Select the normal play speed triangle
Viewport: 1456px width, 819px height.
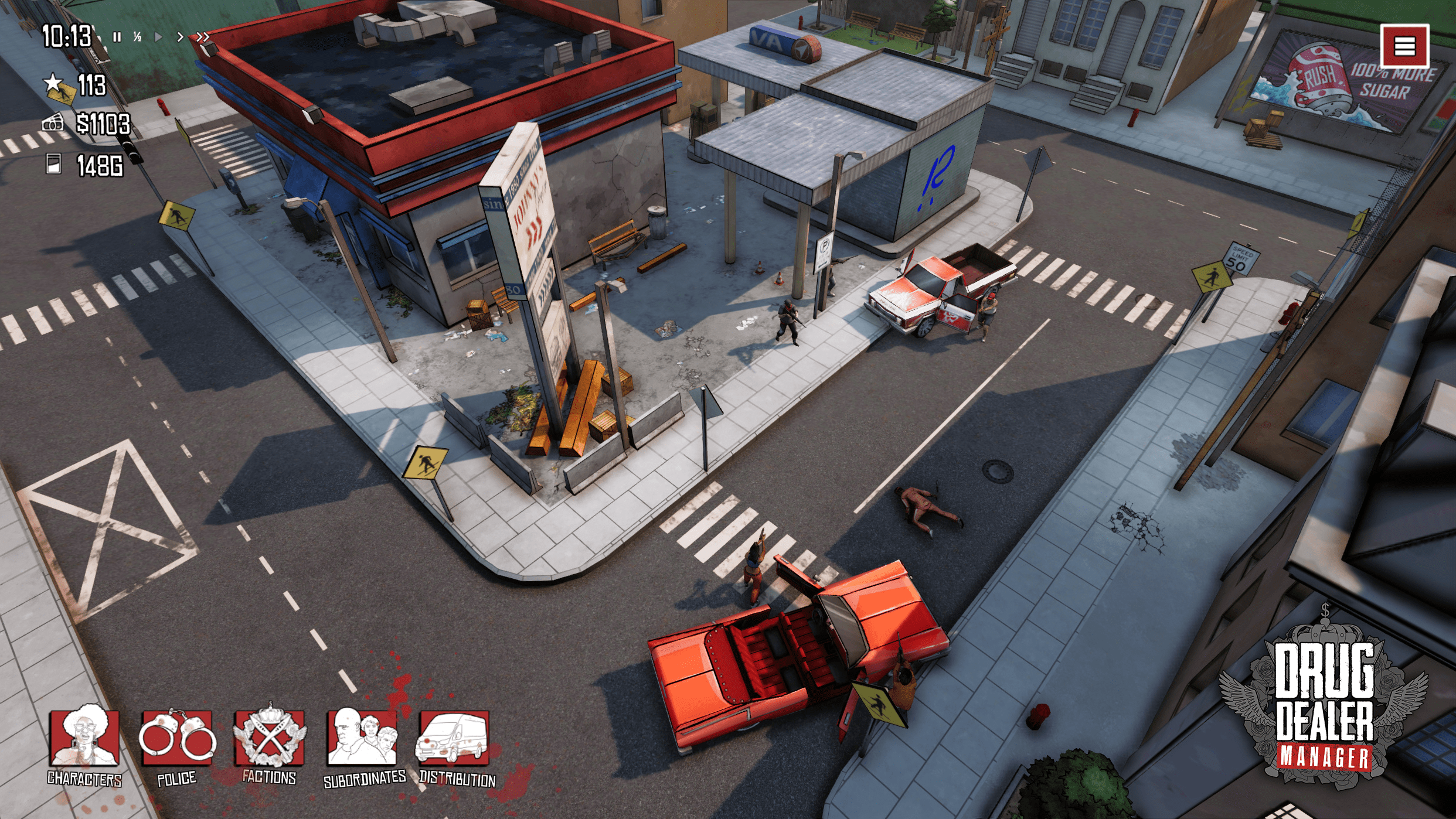(158, 37)
